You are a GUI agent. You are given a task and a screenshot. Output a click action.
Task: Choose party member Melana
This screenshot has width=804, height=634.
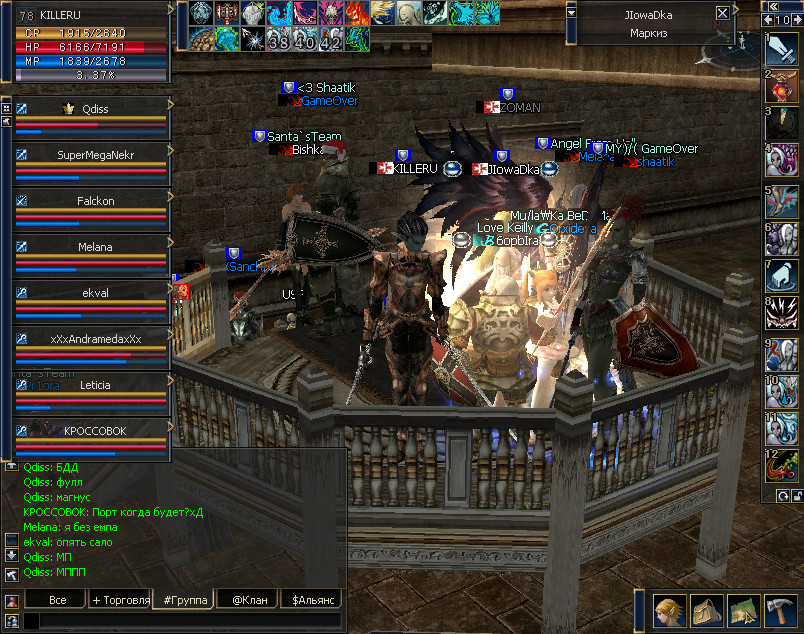coord(95,247)
